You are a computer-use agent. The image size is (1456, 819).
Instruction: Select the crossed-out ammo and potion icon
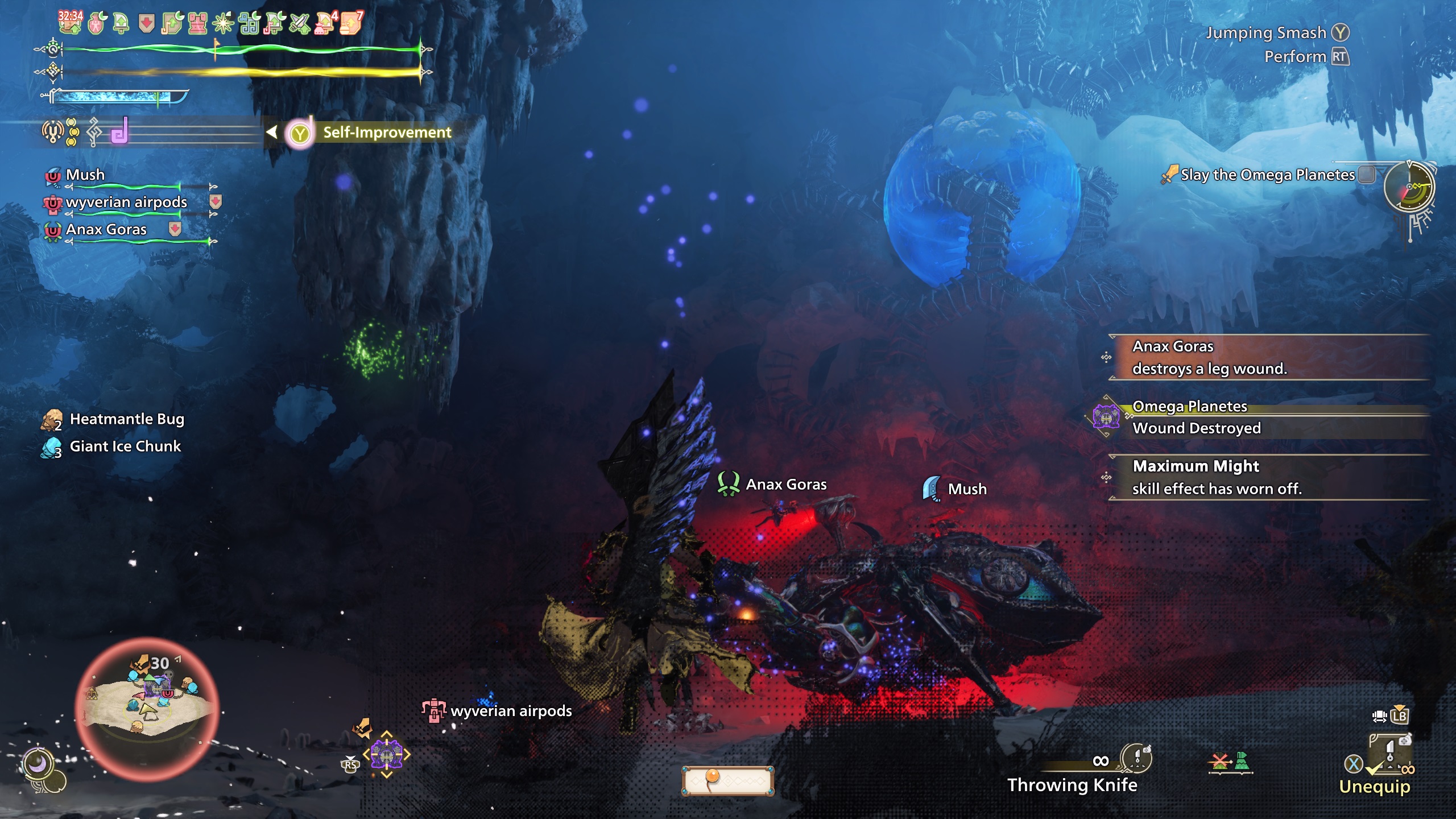click(1230, 762)
